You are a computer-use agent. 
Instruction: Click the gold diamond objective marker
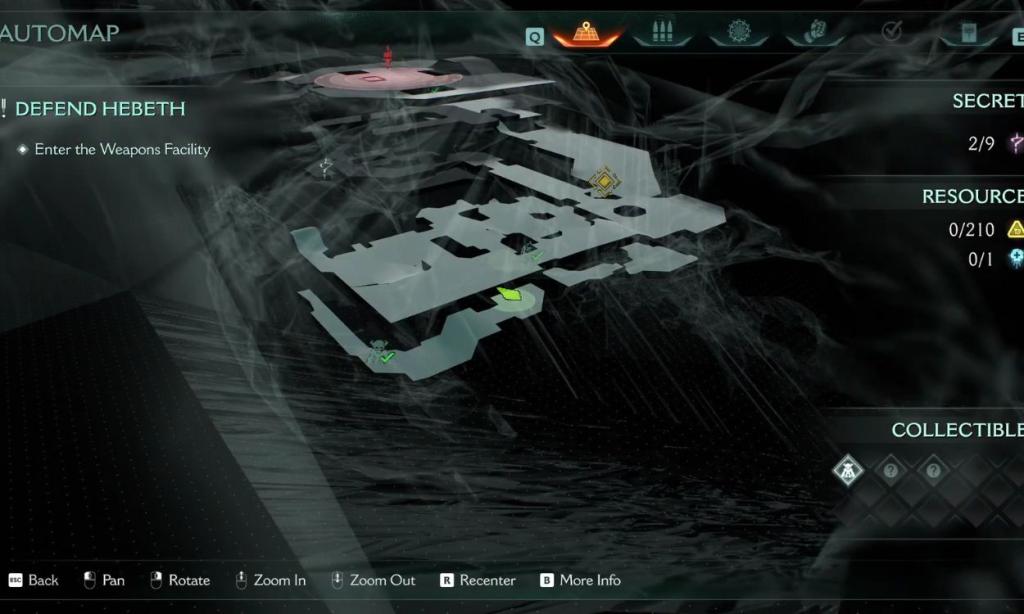[x=603, y=181]
